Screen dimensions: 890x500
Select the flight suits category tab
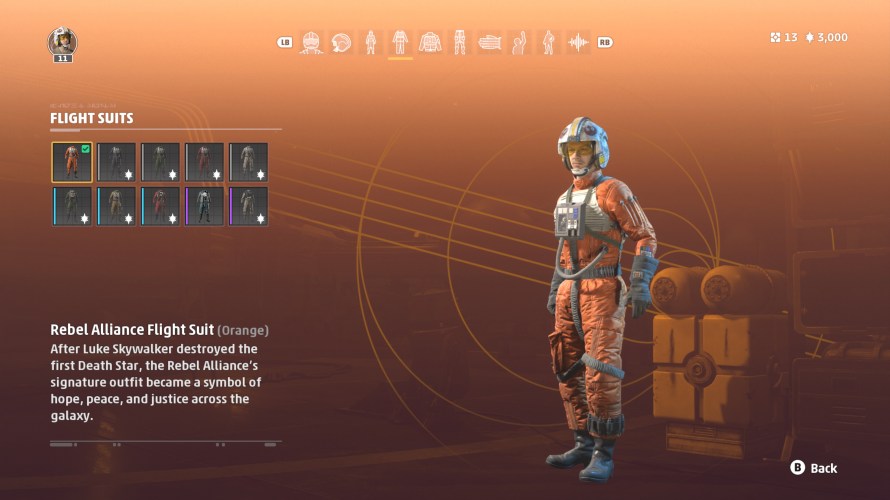tap(400, 42)
